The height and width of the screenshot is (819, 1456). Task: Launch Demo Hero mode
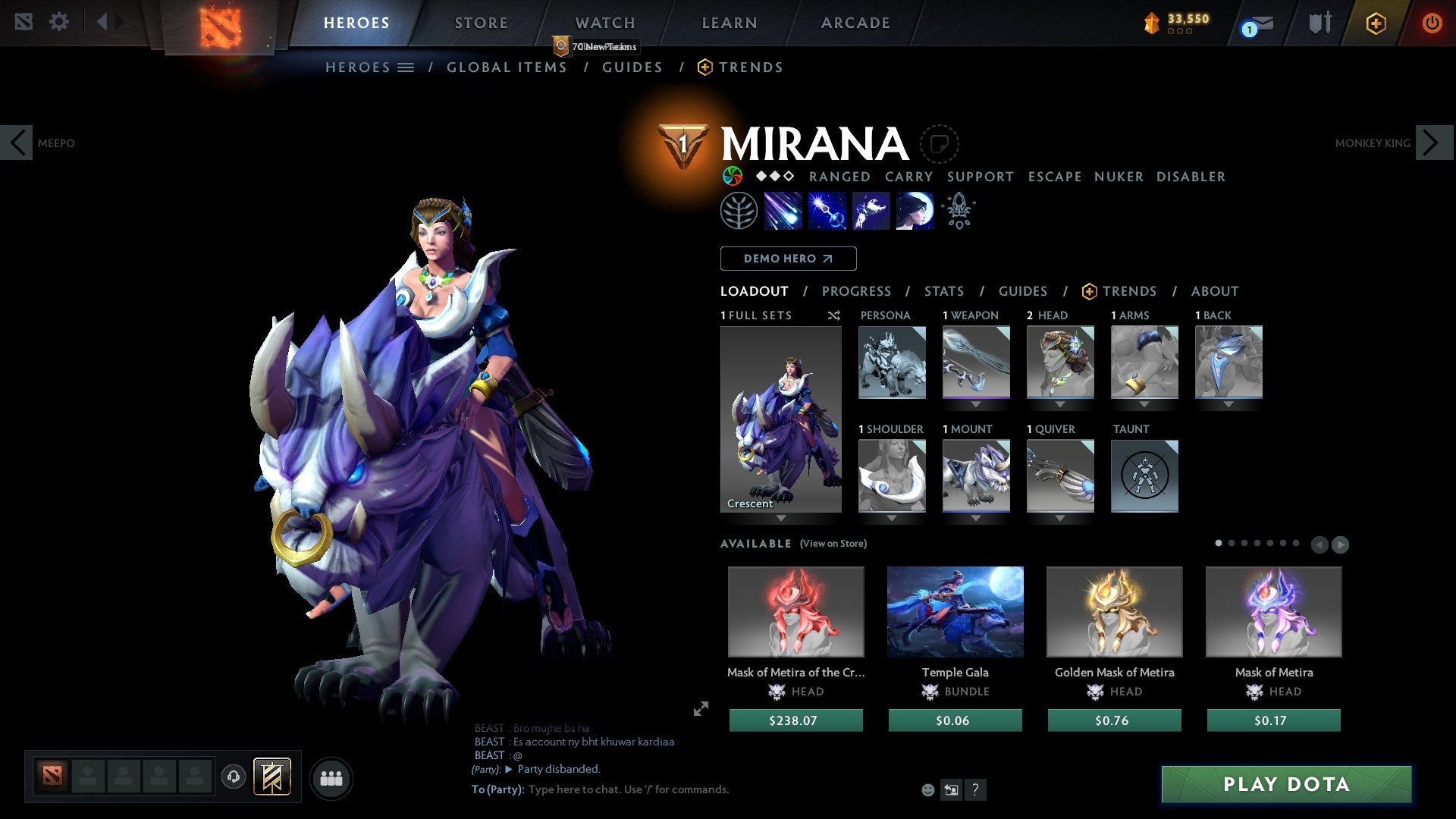(x=788, y=259)
